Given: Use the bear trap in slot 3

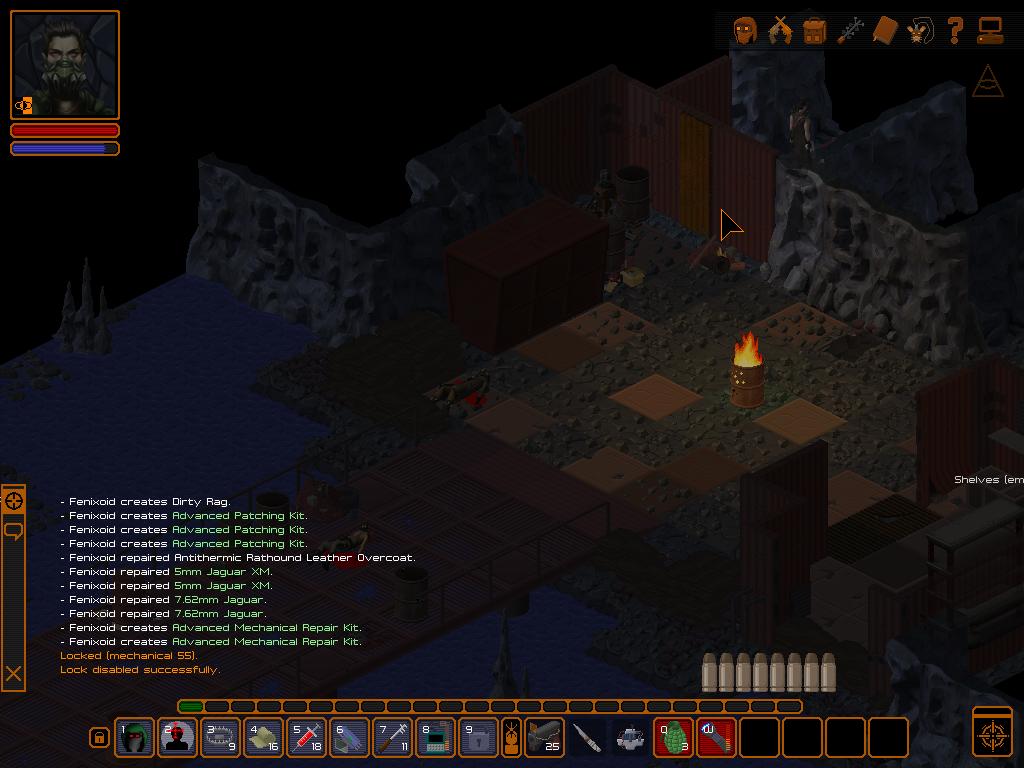Looking at the screenshot, I should pyautogui.click(x=220, y=738).
